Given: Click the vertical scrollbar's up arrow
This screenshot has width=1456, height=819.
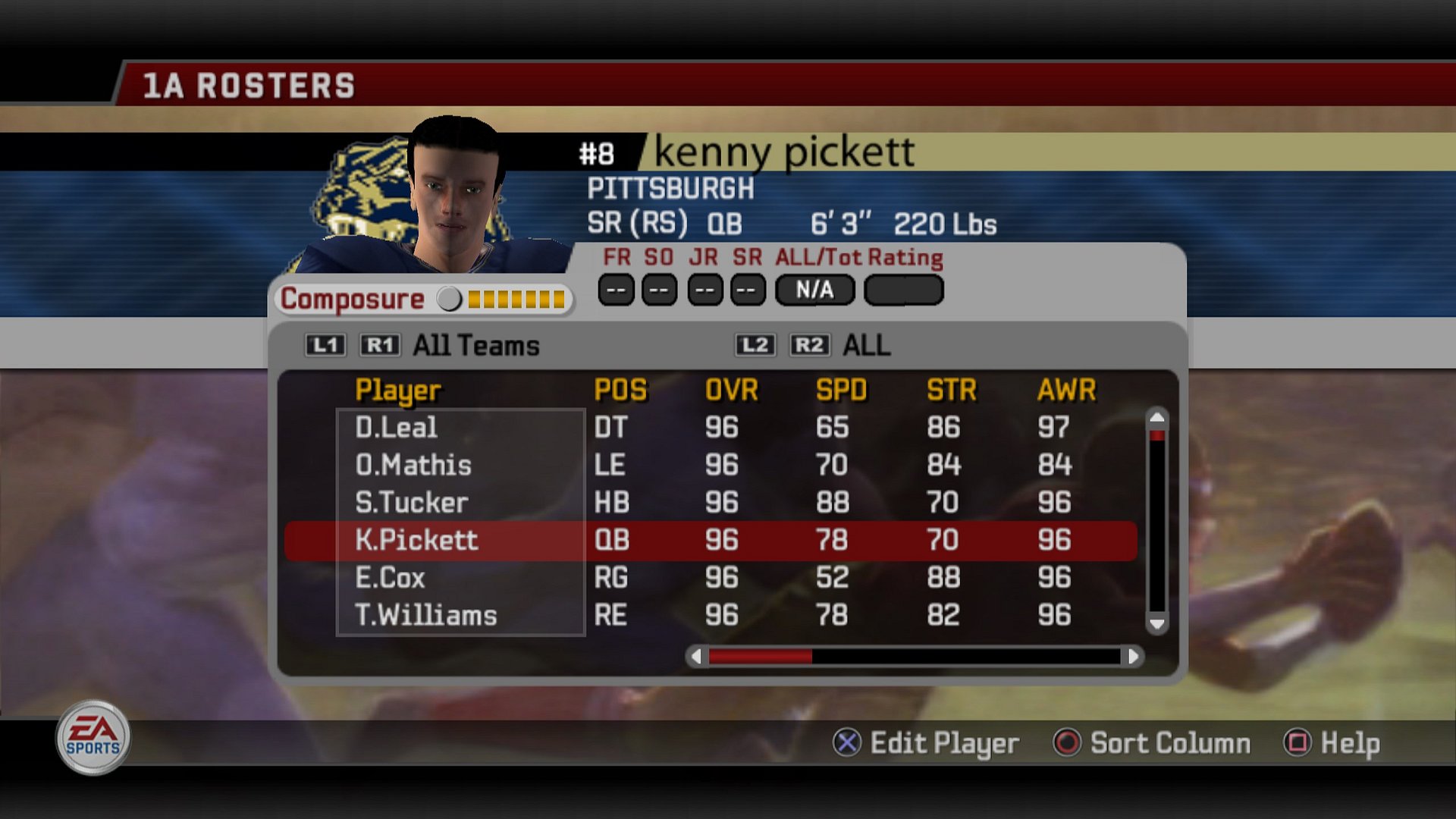Looking at the screenshot, I should [1156, 417].
